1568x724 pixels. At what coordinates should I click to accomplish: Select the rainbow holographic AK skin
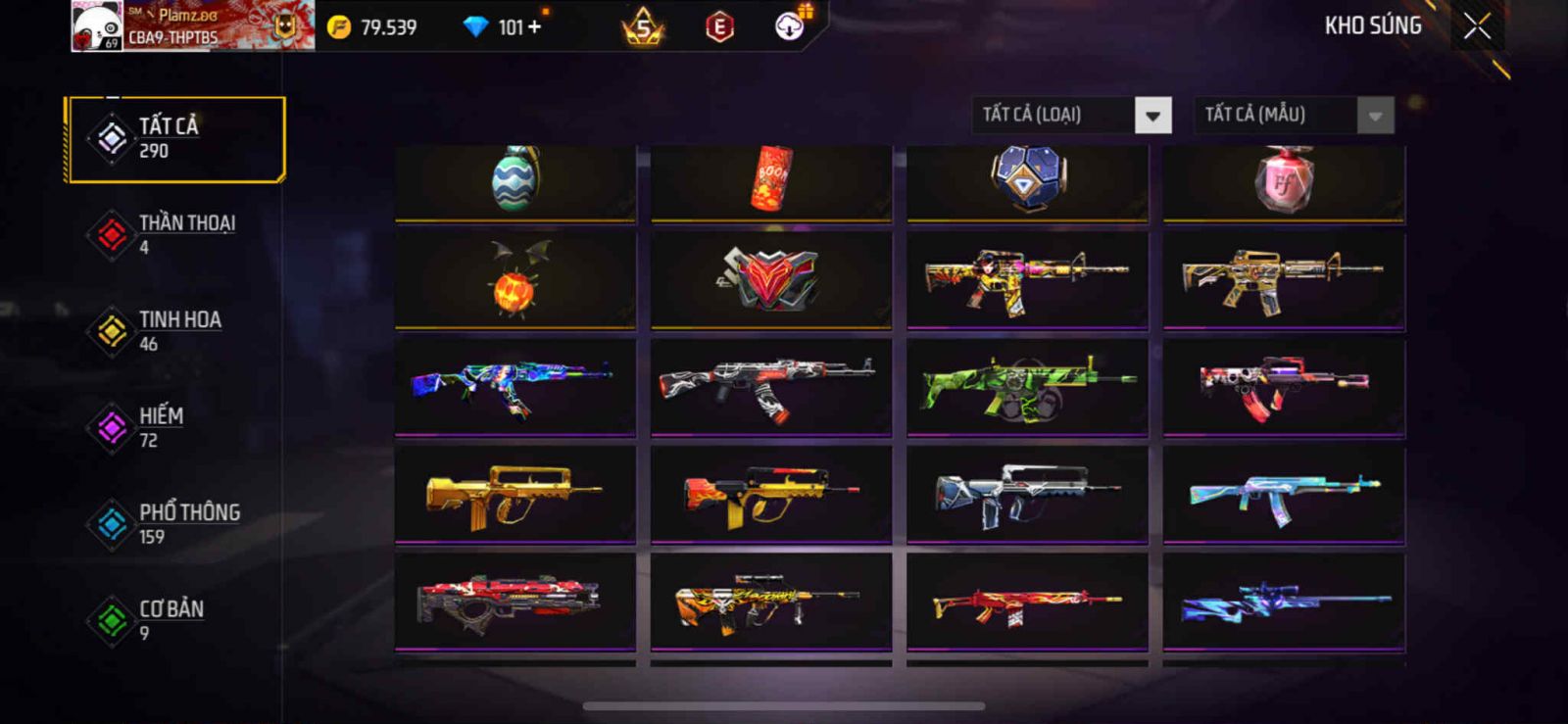tap(514, 386)
